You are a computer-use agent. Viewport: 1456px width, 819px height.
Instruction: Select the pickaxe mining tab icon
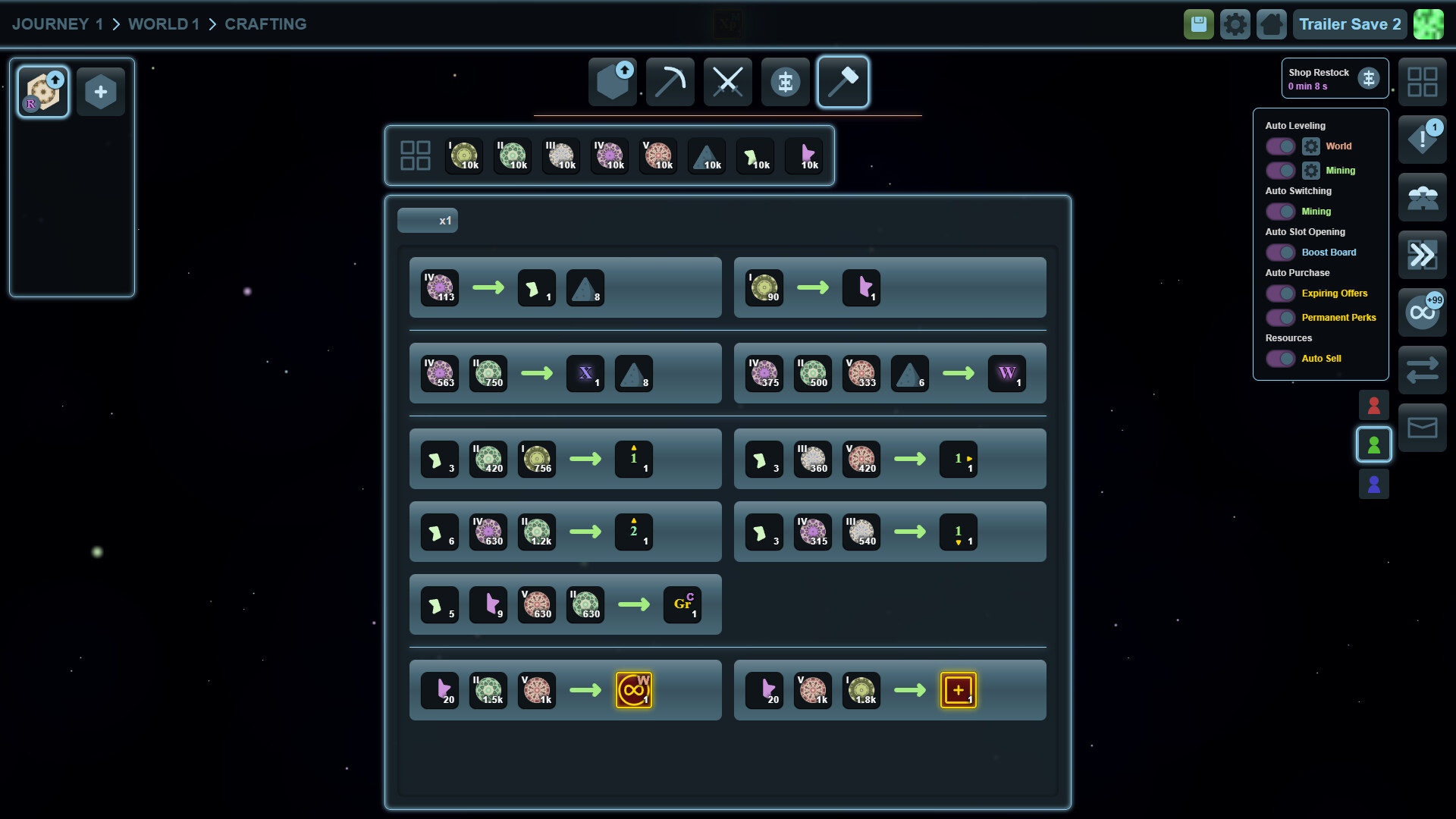tap(670, 81)
